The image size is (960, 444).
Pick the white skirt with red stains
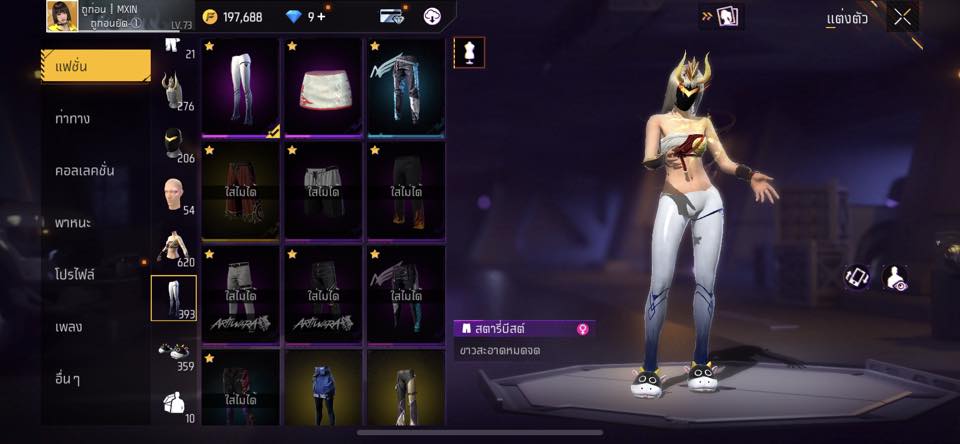point(323,86)
